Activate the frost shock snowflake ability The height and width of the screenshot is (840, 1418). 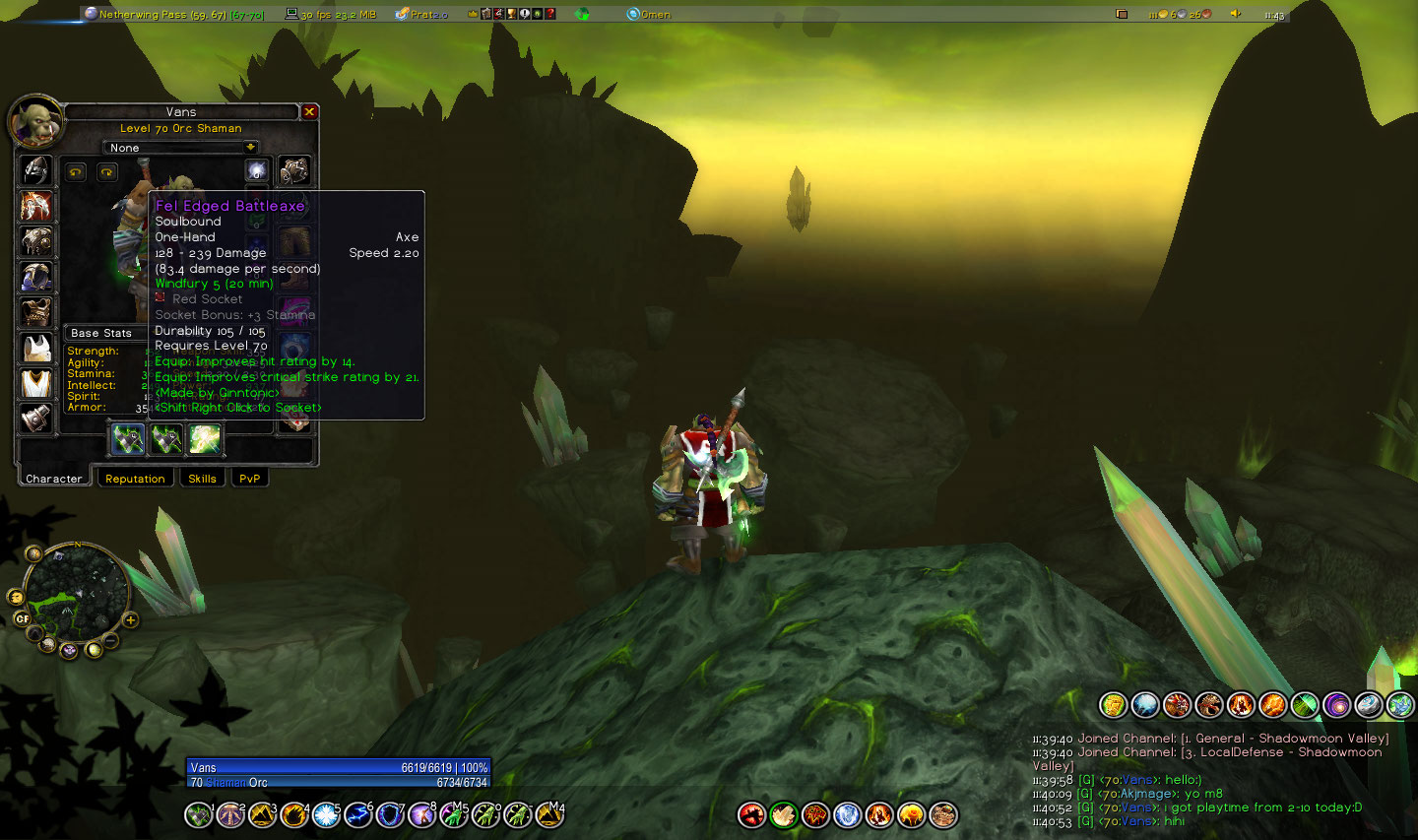tap(326, 814)
